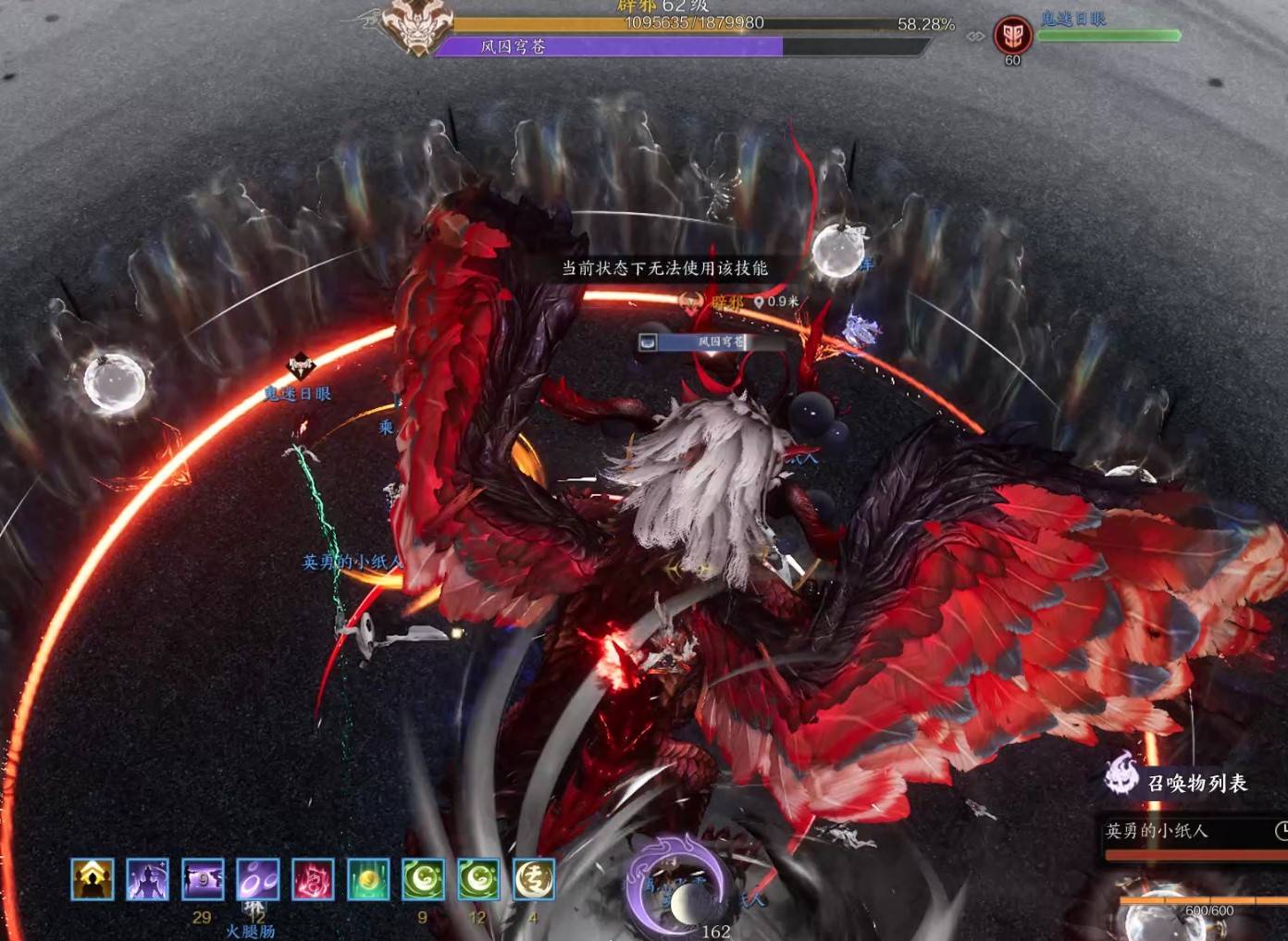Select the green icon with golden orb

[x=368, y=879]
